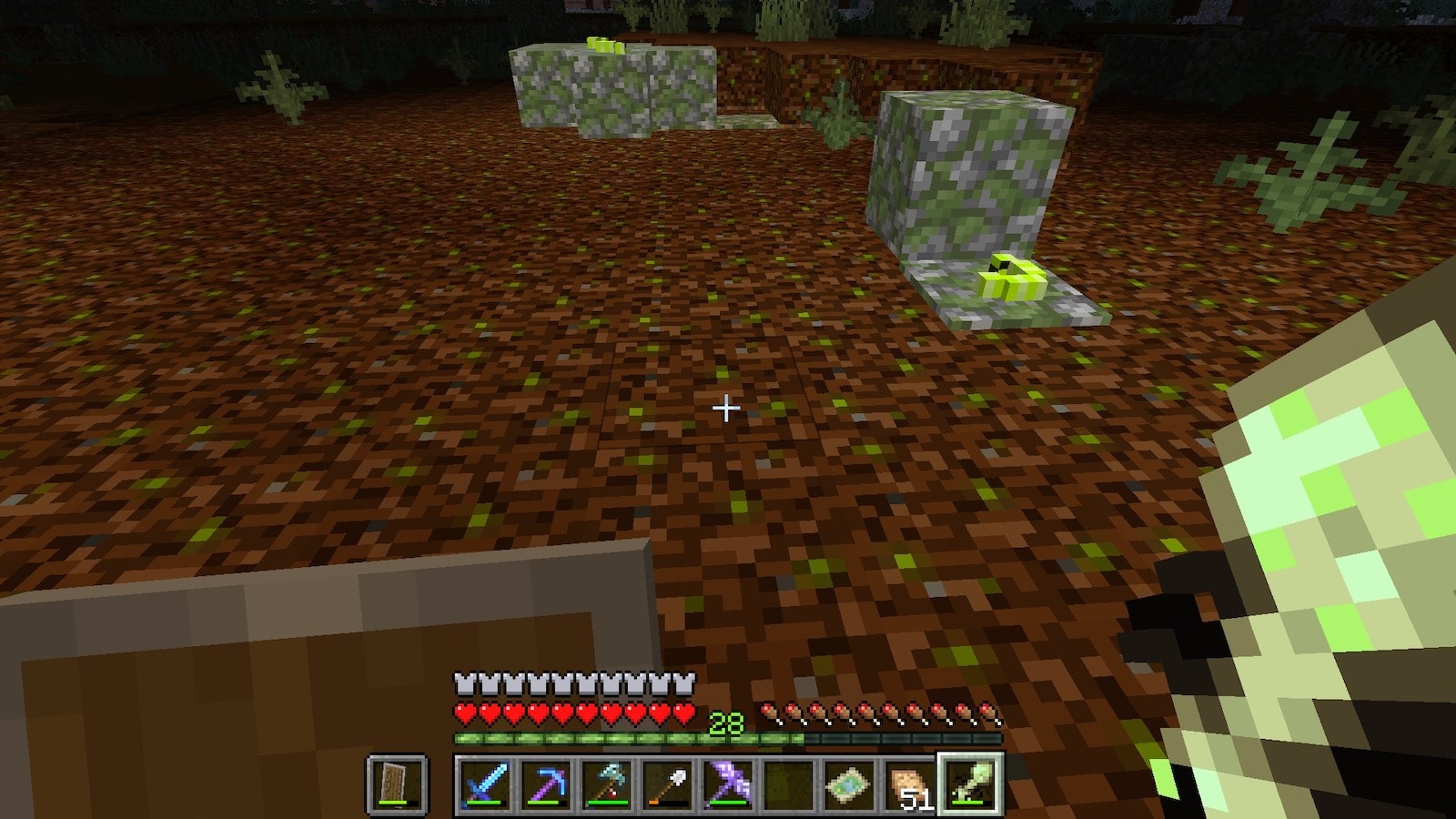Click the shield off-hand slot

(398, 784)
